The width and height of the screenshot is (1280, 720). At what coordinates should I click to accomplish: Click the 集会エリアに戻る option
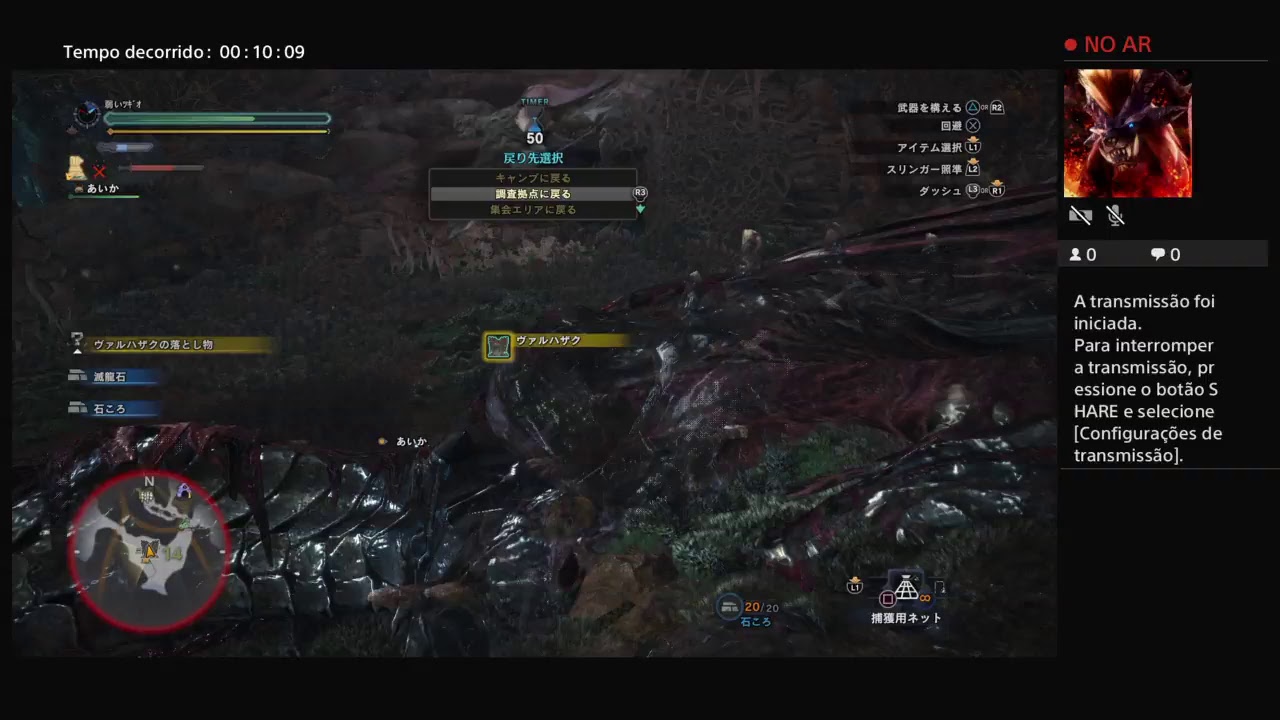click(533, 208)
